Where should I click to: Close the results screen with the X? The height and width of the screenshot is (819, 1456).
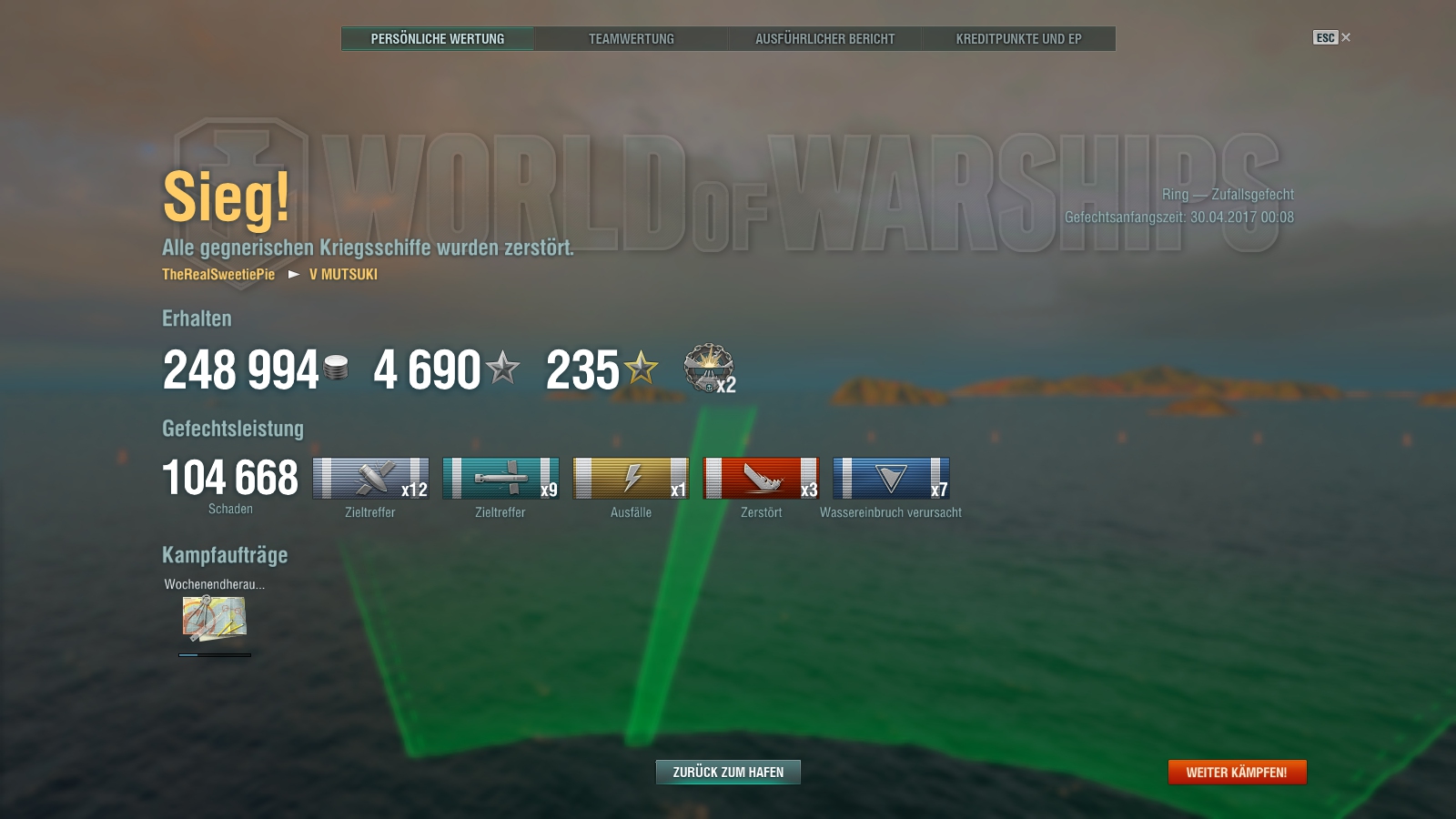1346,37
